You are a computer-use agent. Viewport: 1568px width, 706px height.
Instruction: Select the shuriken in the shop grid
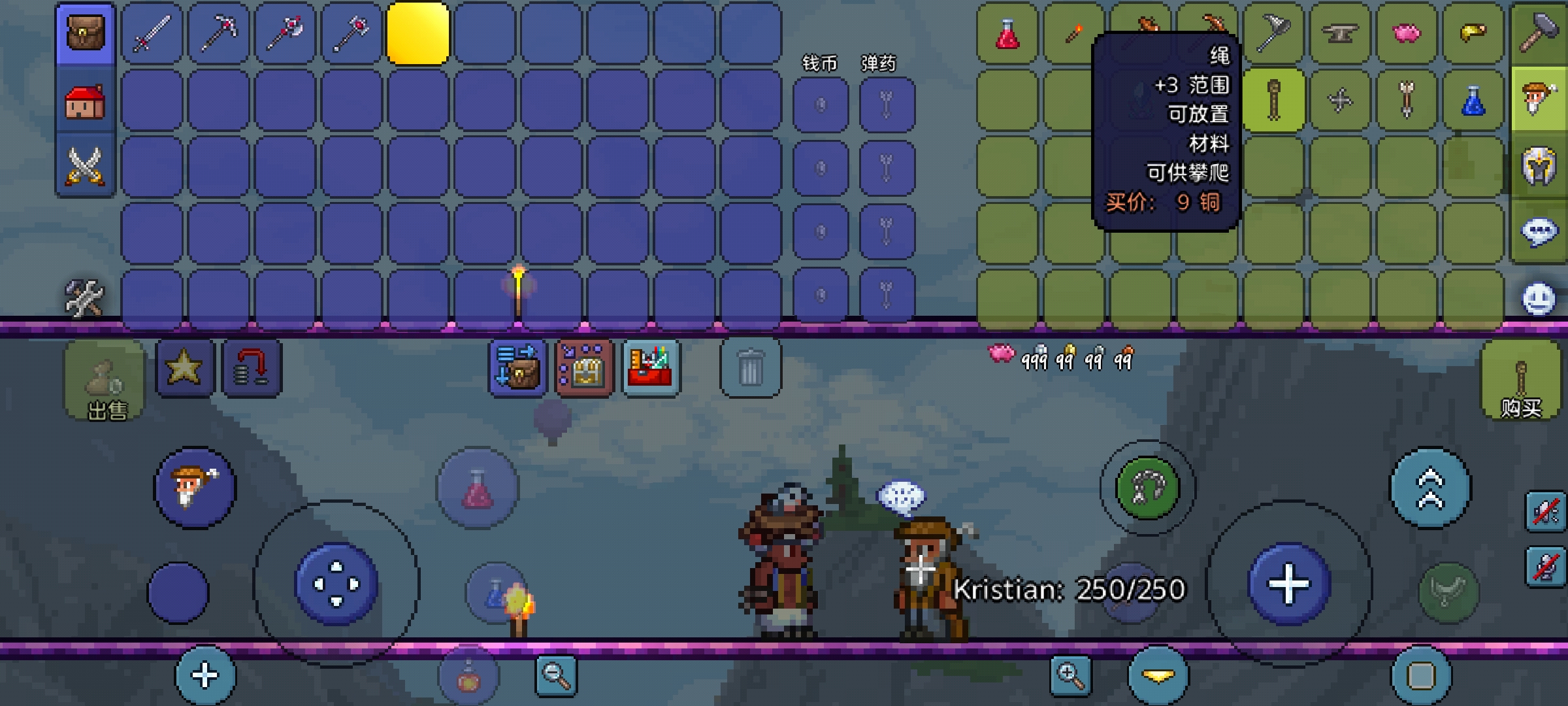[x=1340, y=101]
